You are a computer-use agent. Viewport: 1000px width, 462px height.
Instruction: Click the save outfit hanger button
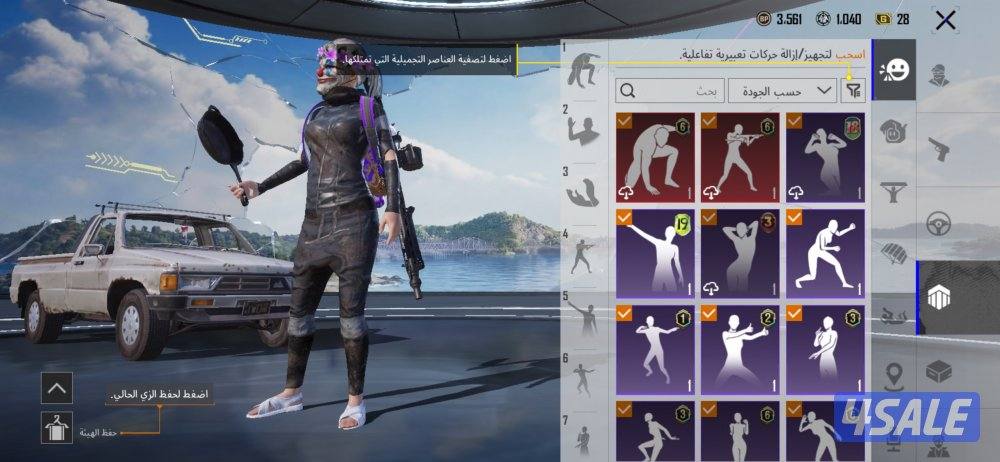(57, 428)
